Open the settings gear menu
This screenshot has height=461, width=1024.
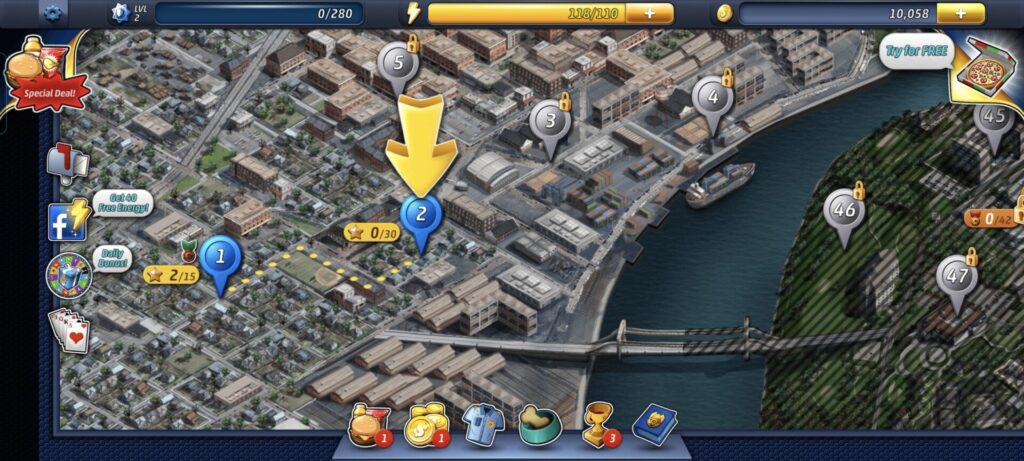pos(53,14)
